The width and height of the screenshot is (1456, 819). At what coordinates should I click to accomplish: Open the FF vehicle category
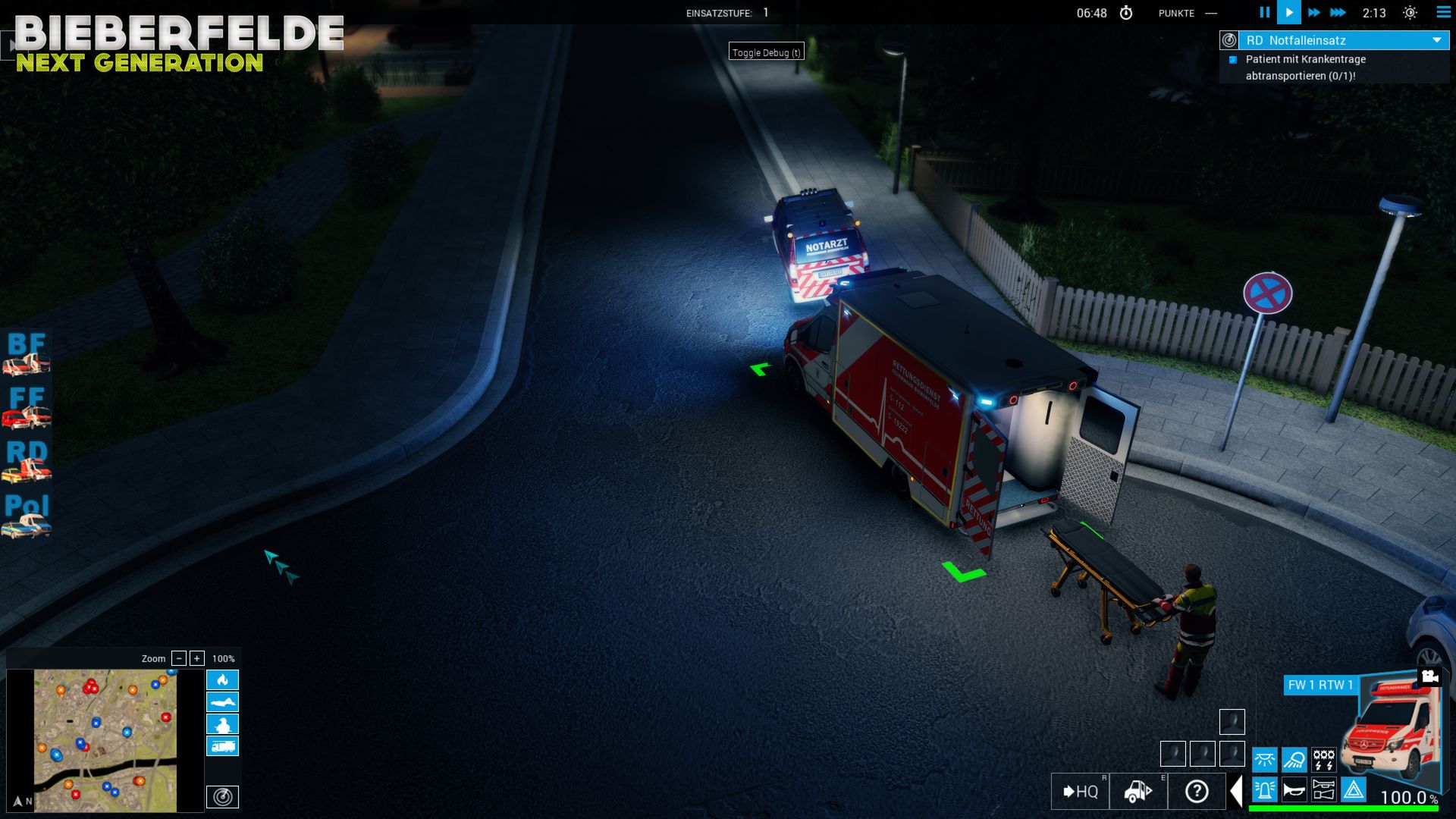point(27,407)
